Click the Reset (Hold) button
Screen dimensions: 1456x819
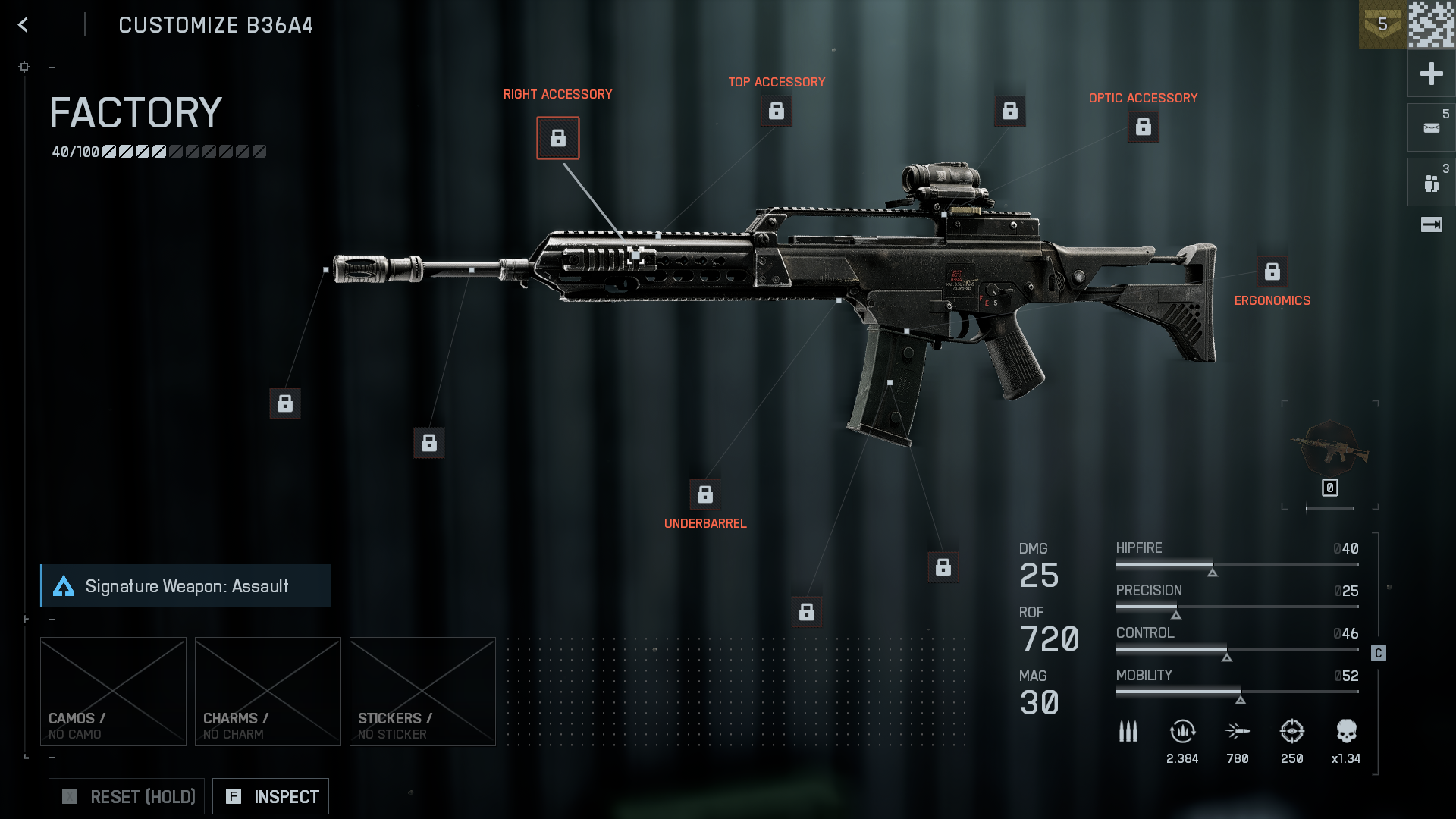(127, 796)
